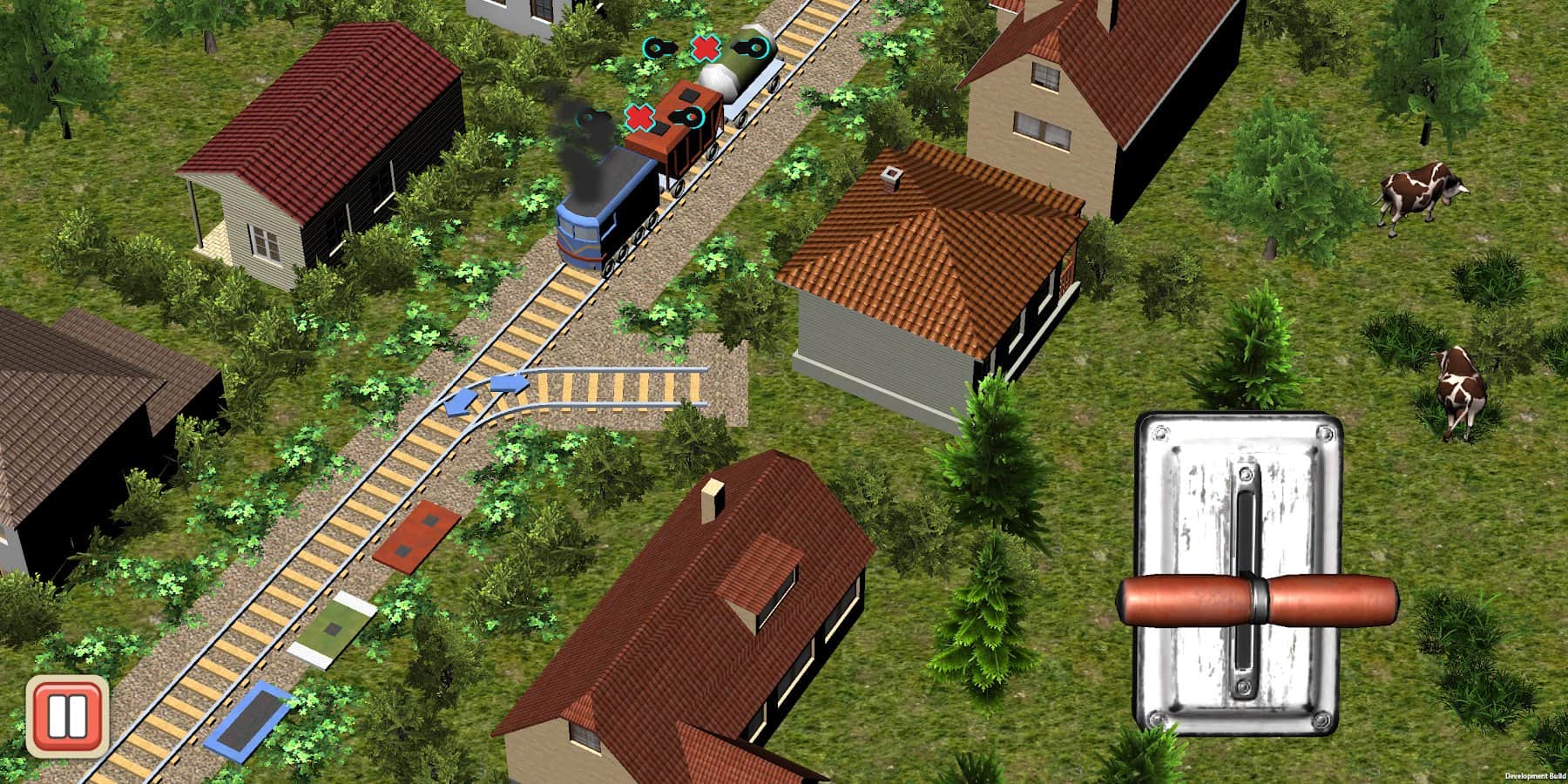Click the faded coupling icon in the locomotive smoke

585,118
